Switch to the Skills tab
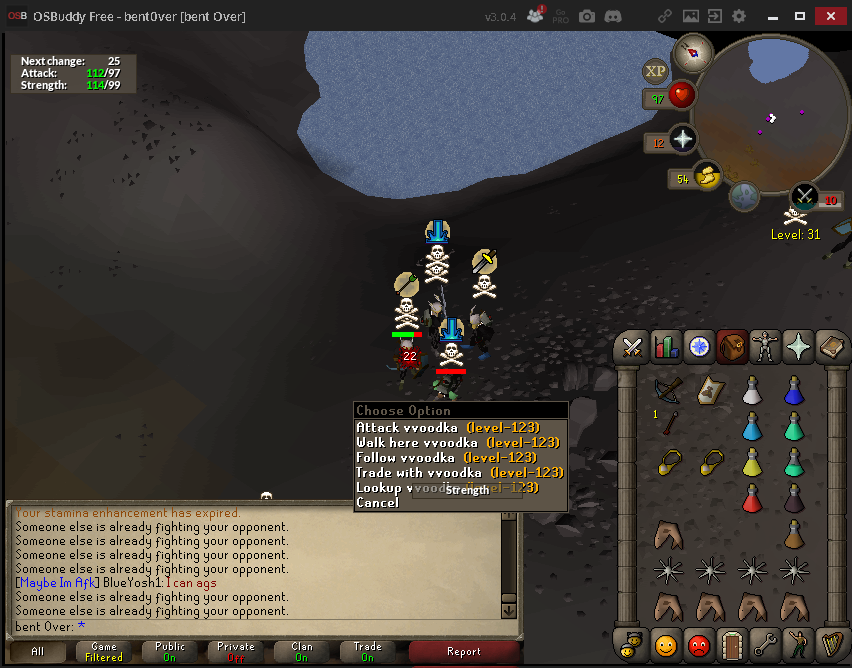Screen dimensions: 852x668 click(x=665, y=347)
